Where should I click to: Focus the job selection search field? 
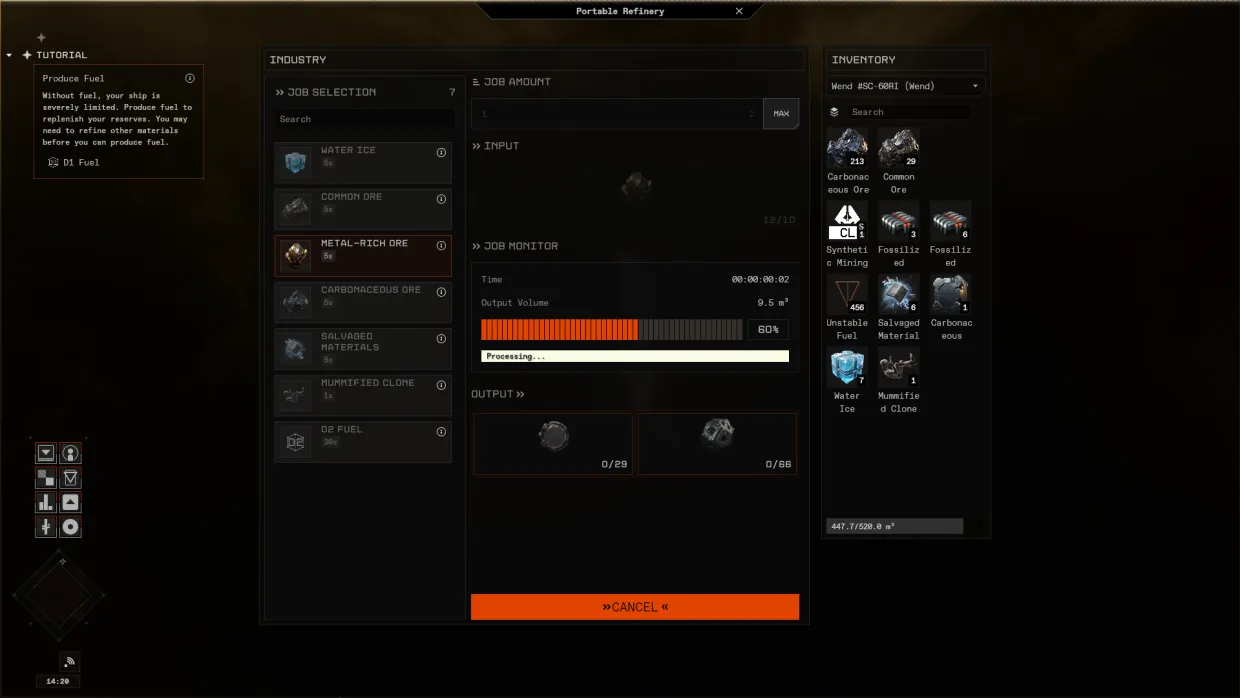tap(364, 119)
